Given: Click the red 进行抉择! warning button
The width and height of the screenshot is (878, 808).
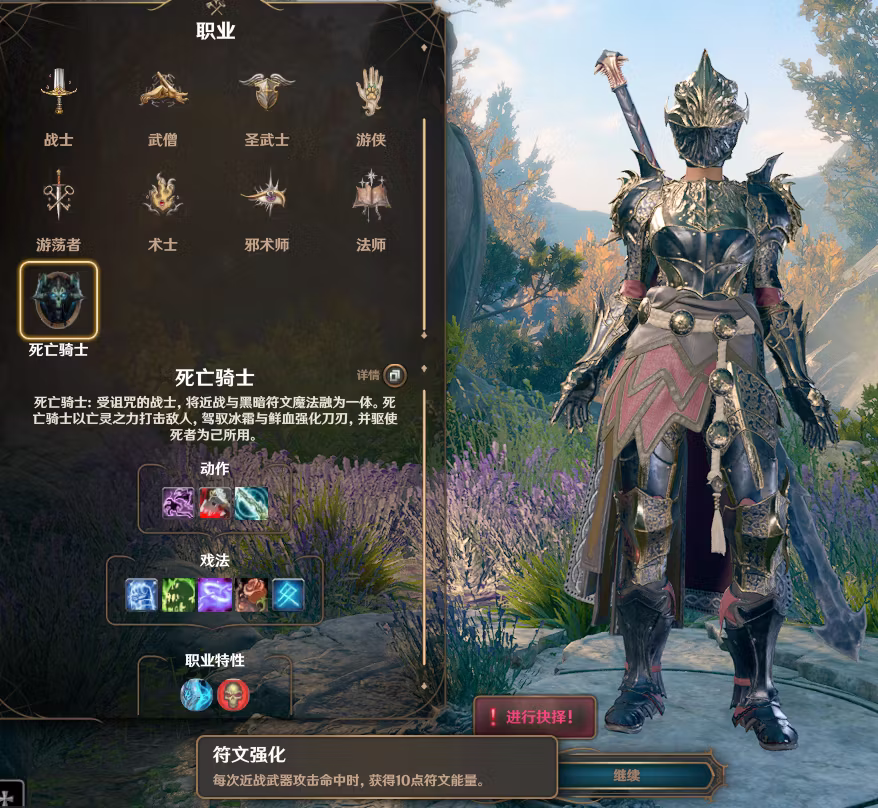Looking at the screenshot, I should (x=535, y=717).
